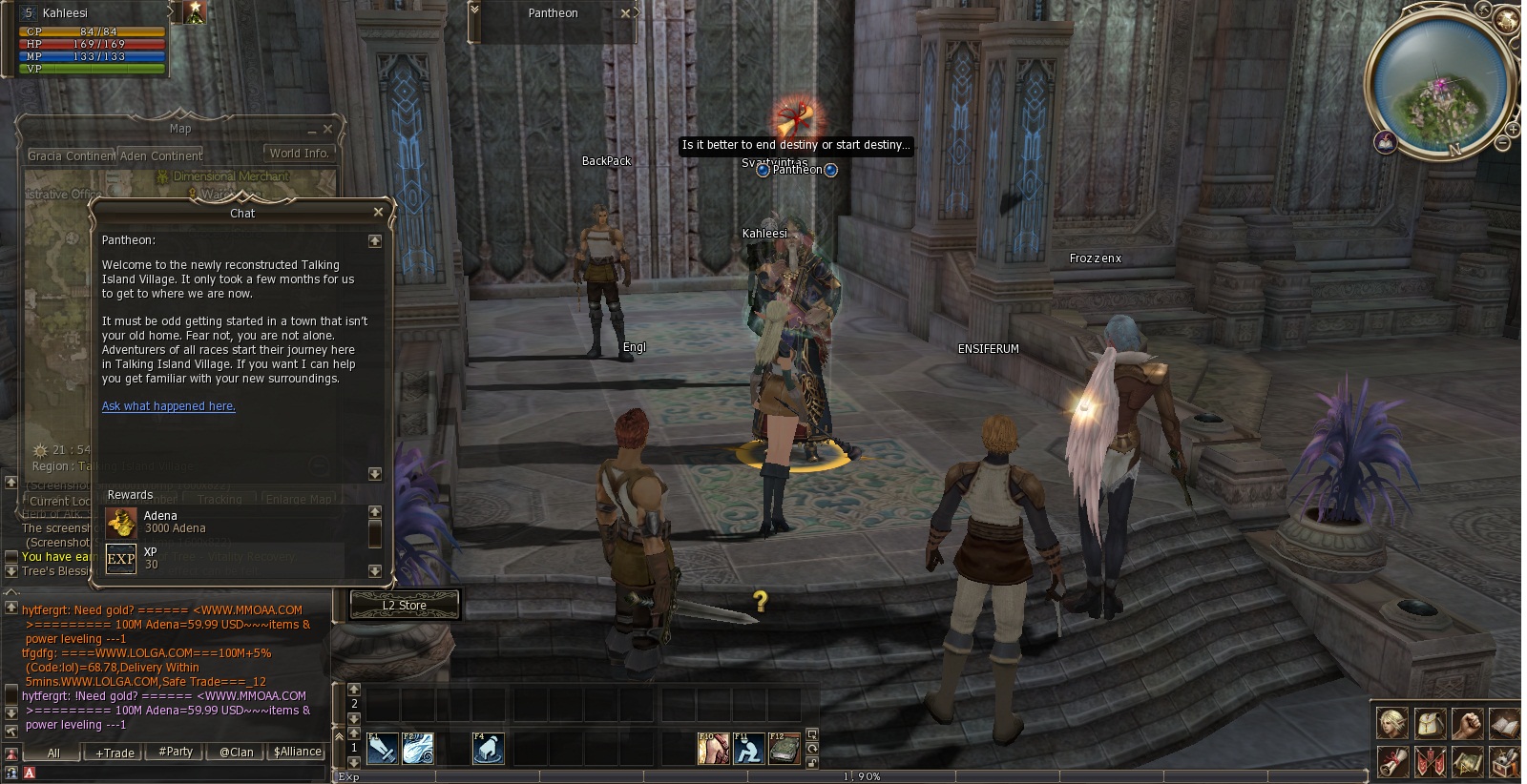Zoom out the minimap with minus button
This screenshot has width=1527, height=784.
[x=1502, y=143]
